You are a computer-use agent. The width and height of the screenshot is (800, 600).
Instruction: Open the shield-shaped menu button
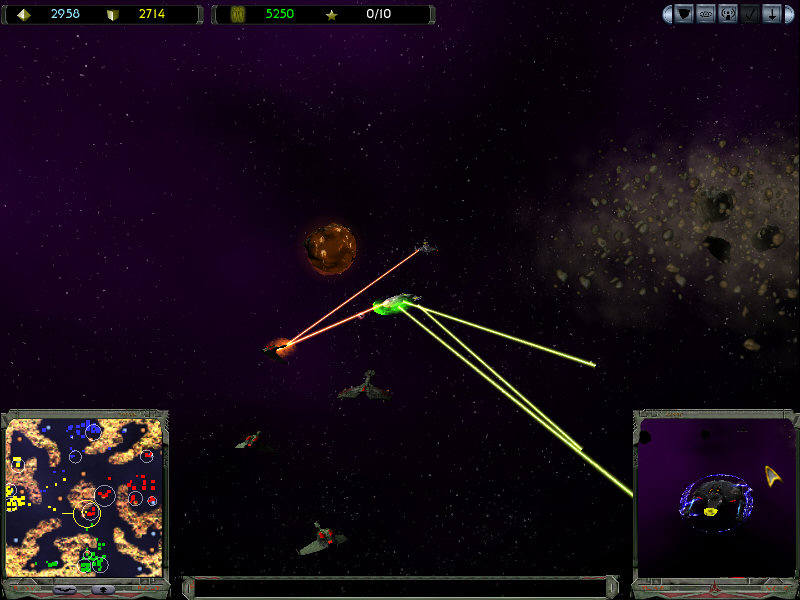coord(684,14)
